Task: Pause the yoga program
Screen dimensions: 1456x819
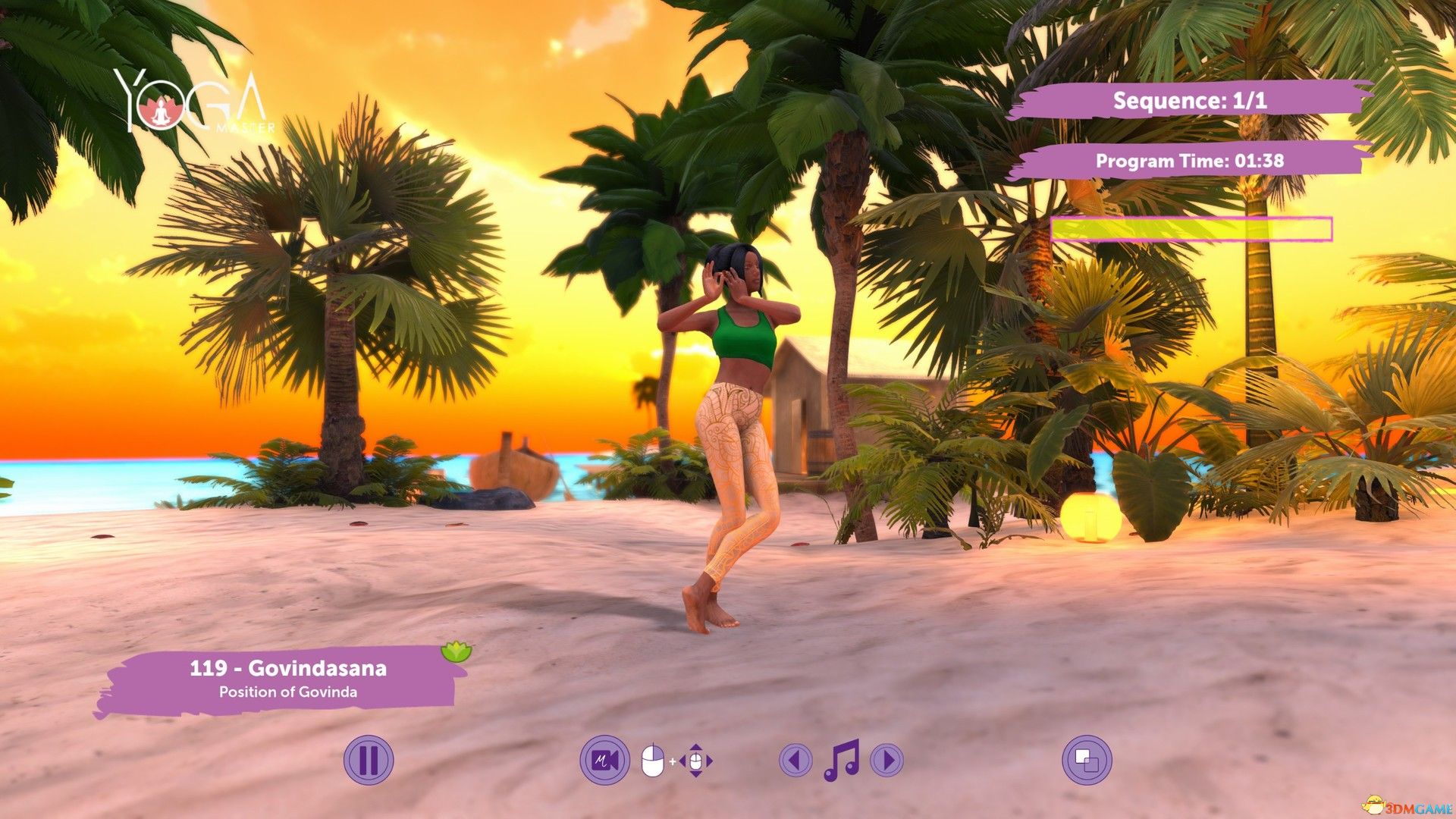Action: (x=369, y=760)
